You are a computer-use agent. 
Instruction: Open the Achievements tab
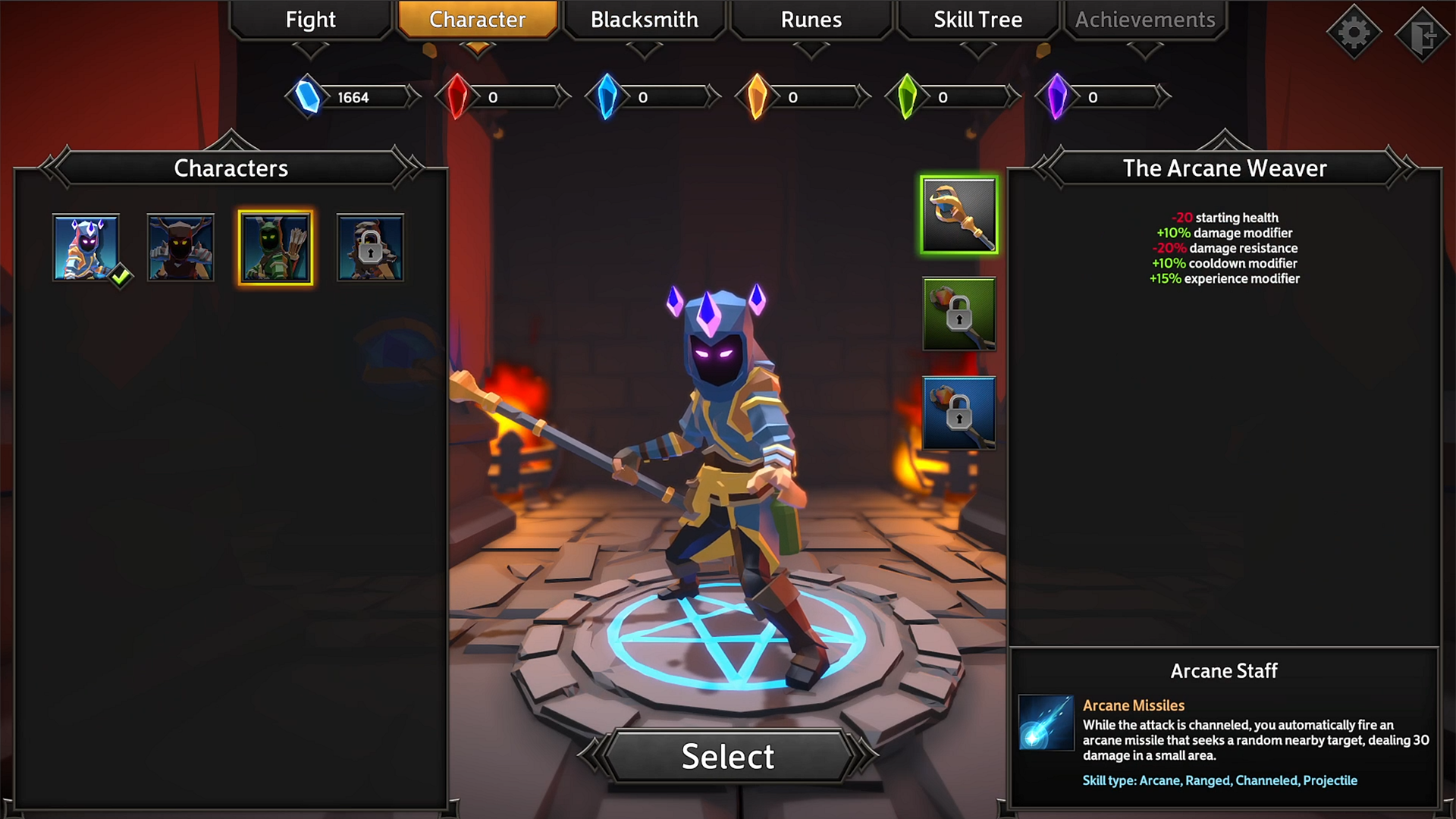1144,20
